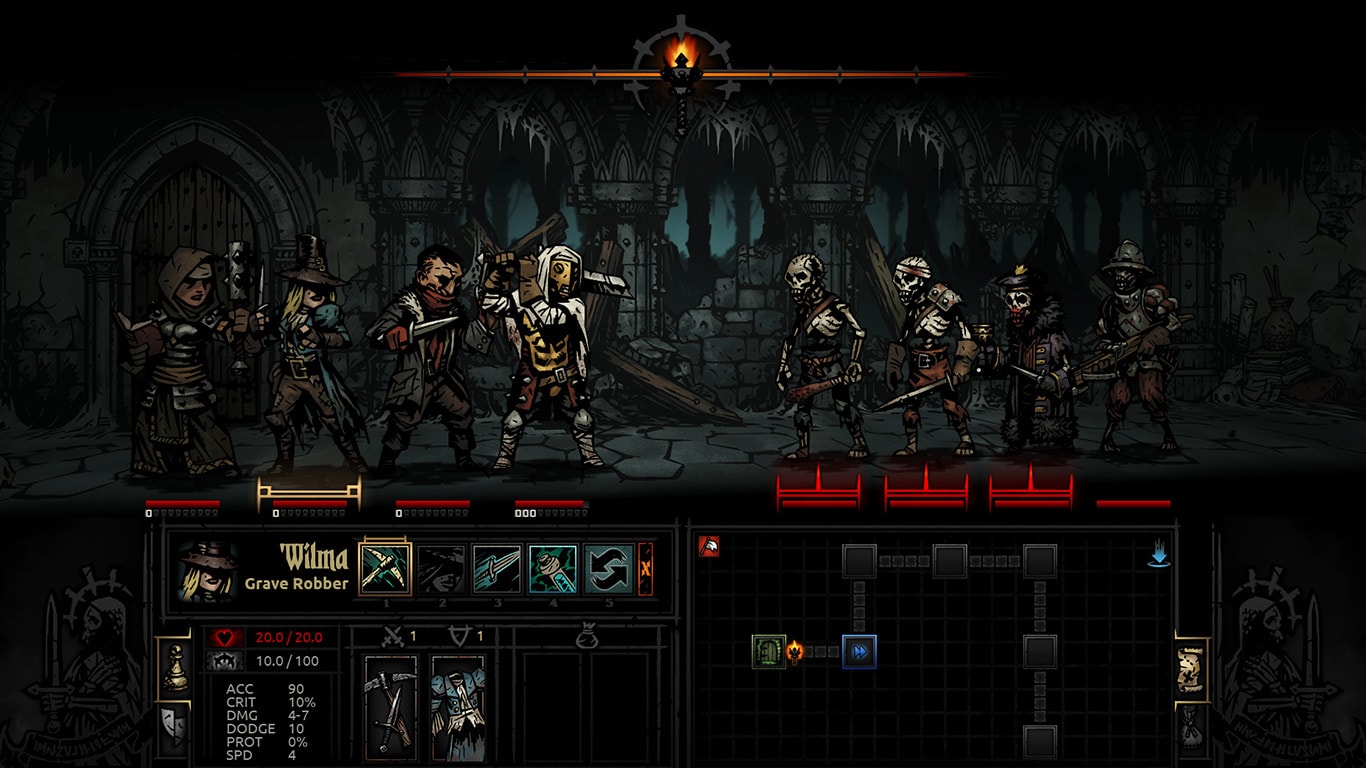This screenshot has width=1366, height=768.
Task: Click the torch marker on the map corridor
Action: tap(794, 651)
